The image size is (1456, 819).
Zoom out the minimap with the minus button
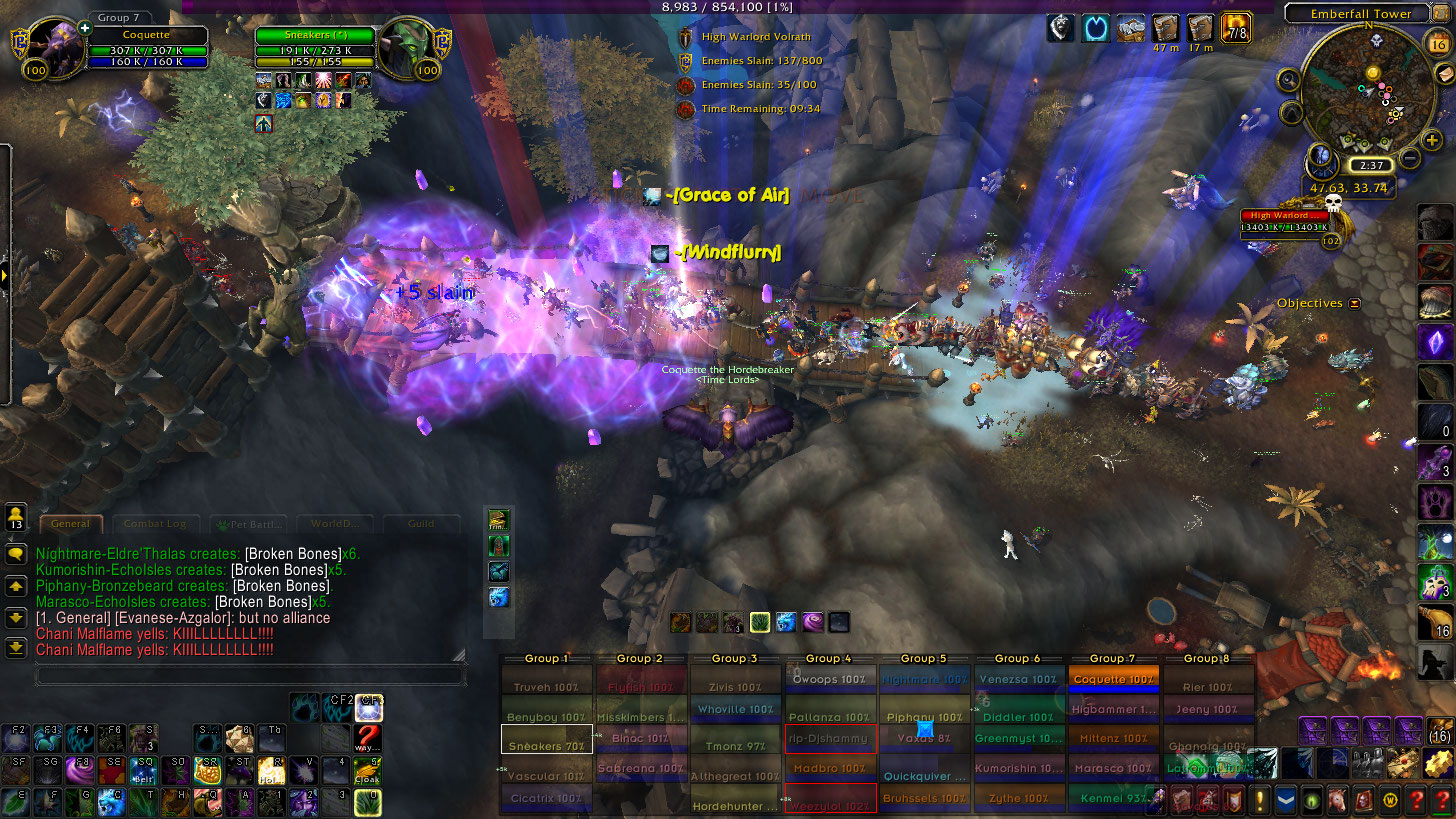[1409, 157]
